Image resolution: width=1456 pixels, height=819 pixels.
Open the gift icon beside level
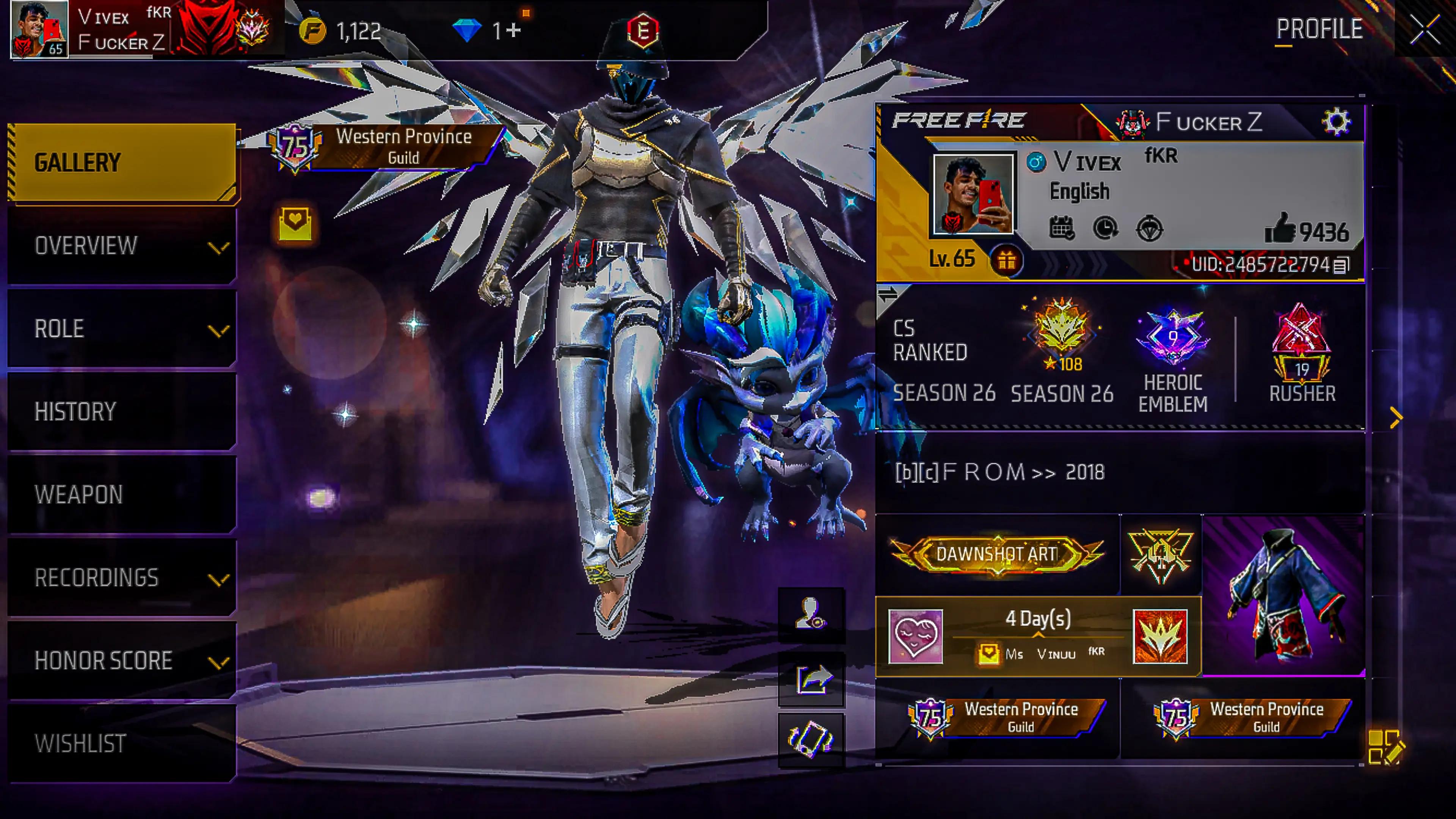(x=1006, y=261)
